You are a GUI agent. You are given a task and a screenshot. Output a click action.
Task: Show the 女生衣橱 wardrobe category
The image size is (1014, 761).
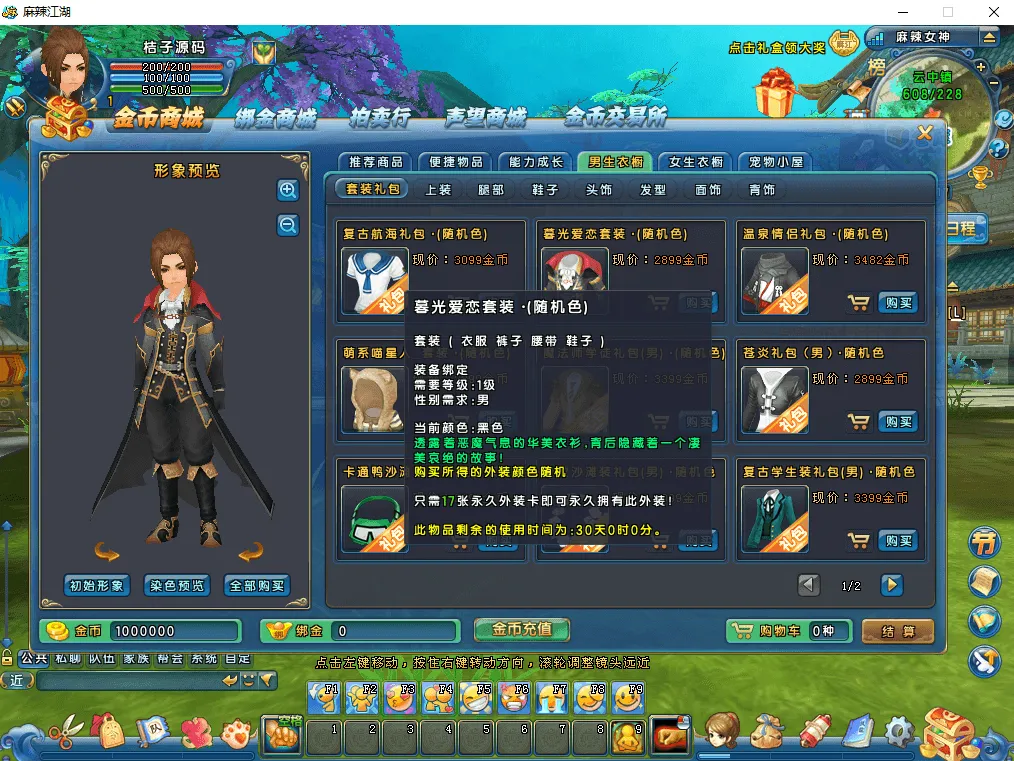point(696,162)
